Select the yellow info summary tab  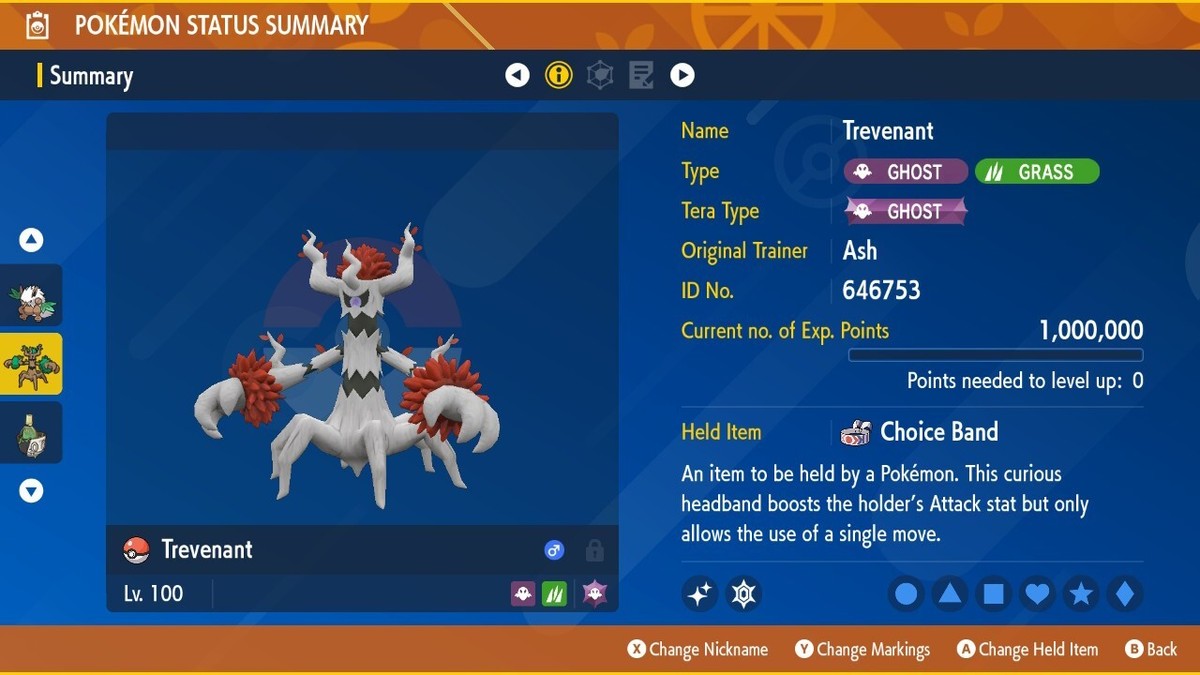click(558, 75)
